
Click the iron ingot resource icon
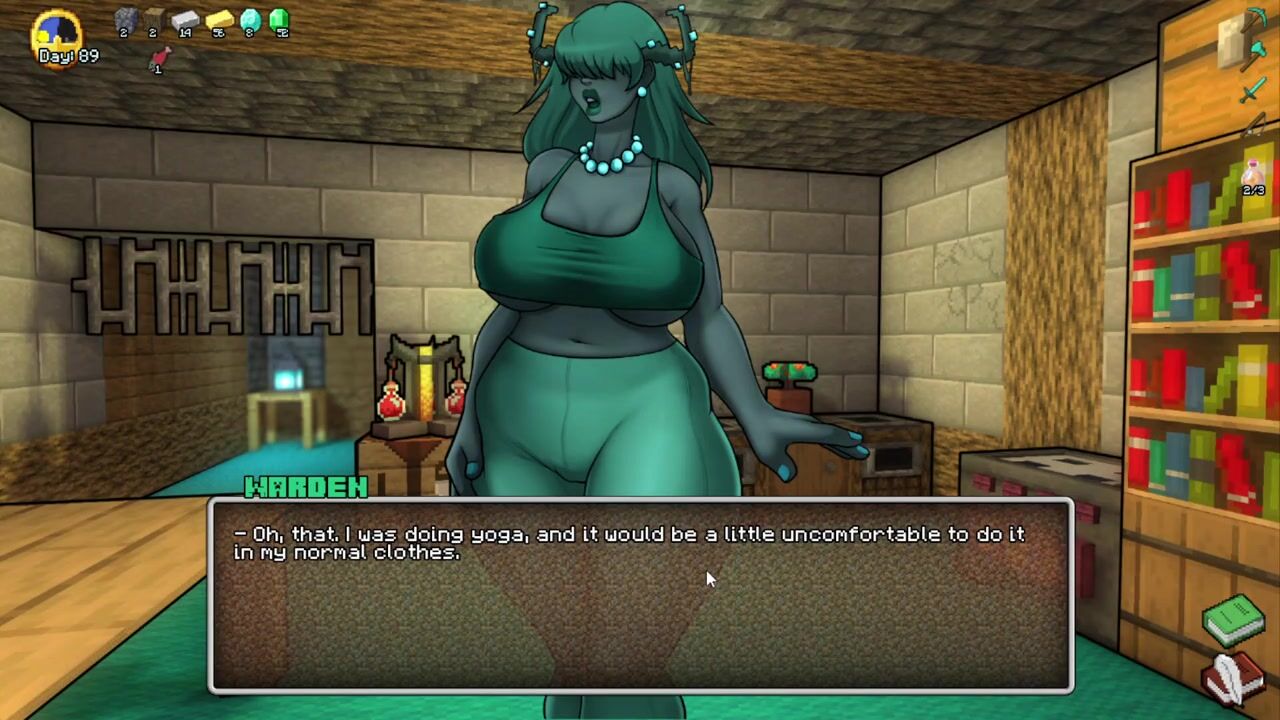coord(186,20)
